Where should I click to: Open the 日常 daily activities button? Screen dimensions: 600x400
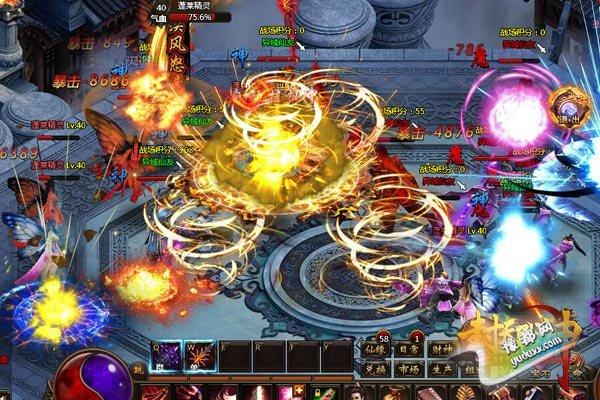pyautogui.click(x=410, y=350)
